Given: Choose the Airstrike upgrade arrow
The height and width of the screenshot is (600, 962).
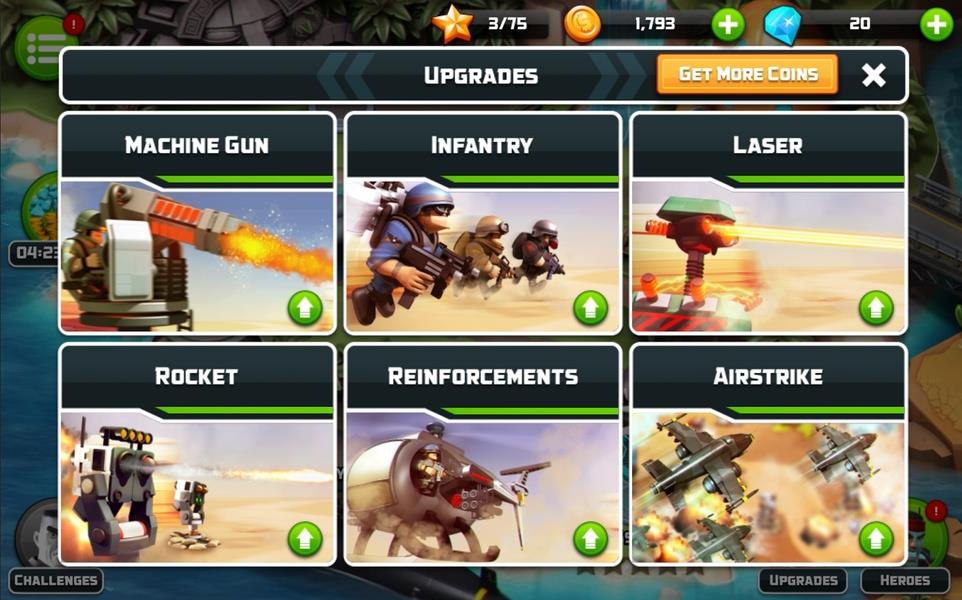Looking at the screenshot, I should (876, 539).
